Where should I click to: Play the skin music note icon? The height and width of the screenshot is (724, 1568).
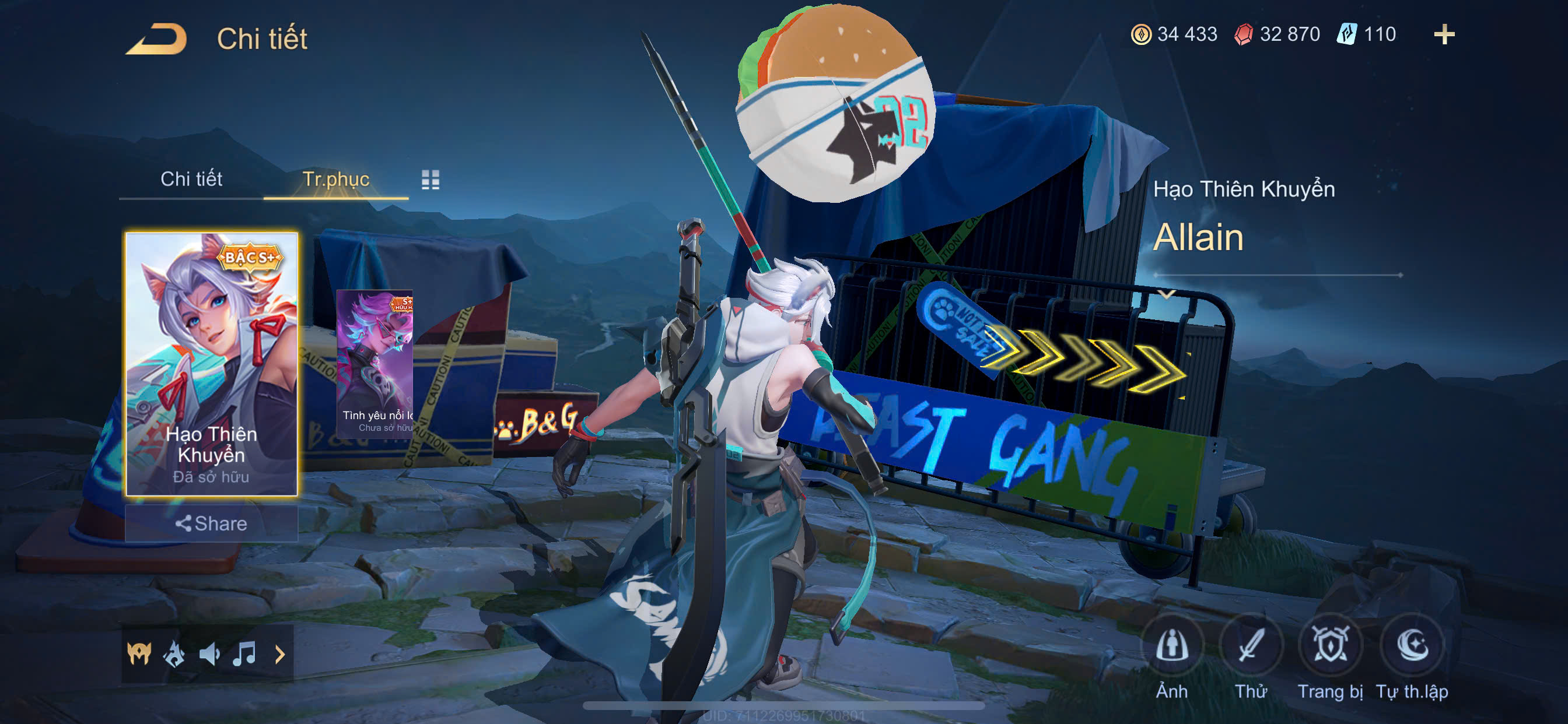pyautogui.click(x=244, y=654)
